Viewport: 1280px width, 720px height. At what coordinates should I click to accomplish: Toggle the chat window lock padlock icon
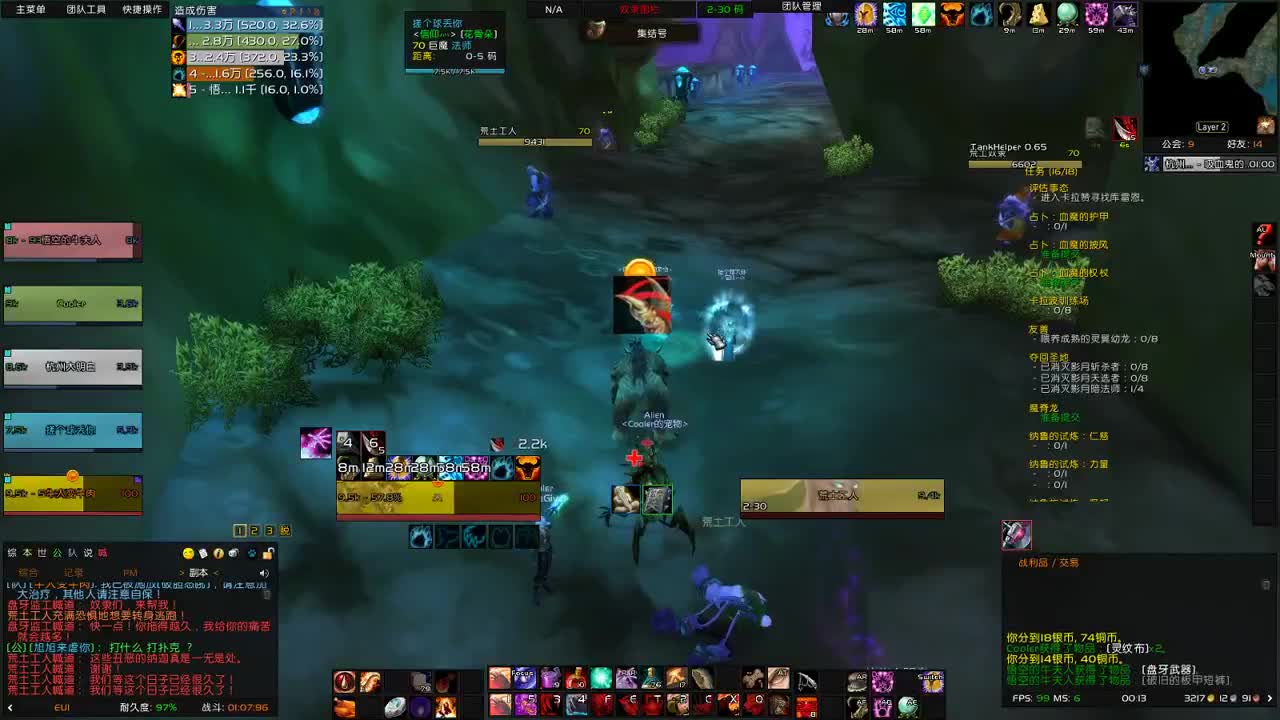269,554
